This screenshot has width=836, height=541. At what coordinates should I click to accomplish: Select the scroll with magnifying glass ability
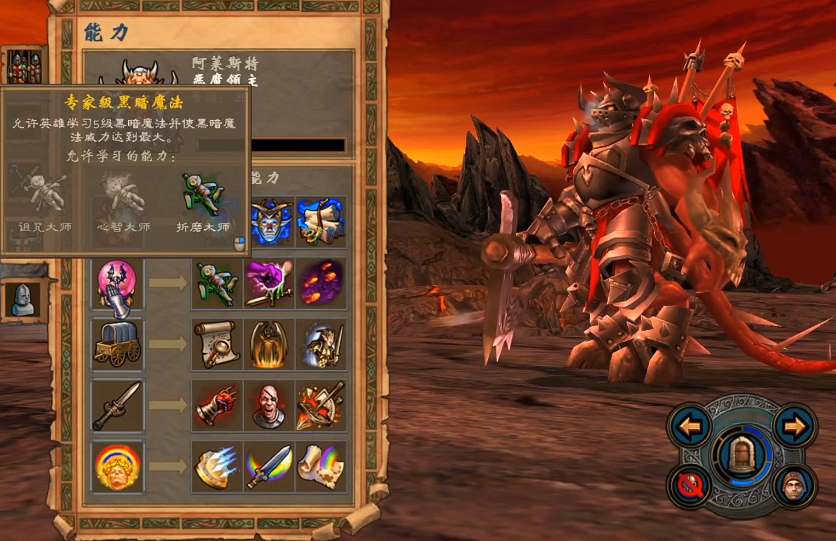click(217, 343)
